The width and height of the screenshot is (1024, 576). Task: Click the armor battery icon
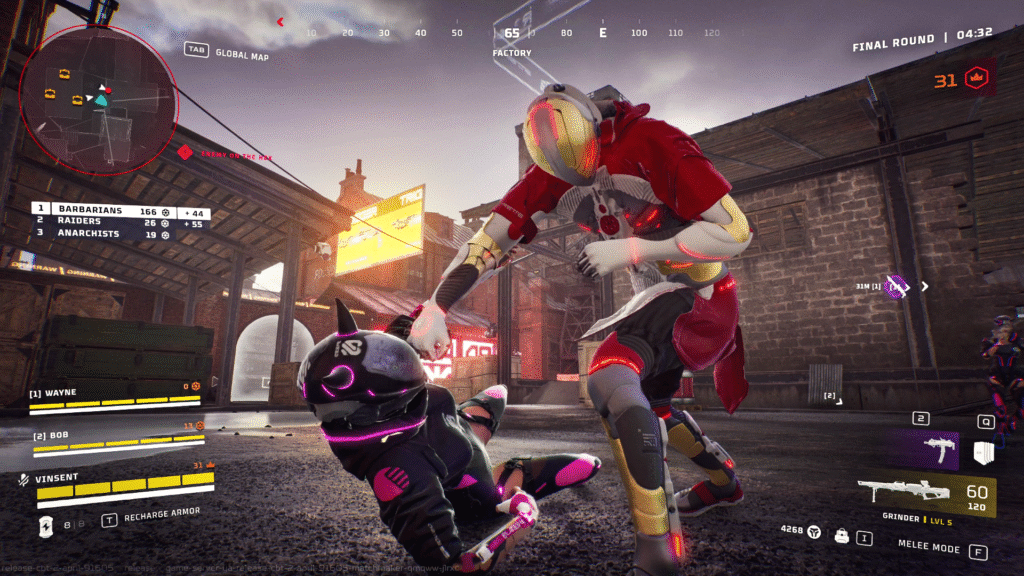[45, 525]
